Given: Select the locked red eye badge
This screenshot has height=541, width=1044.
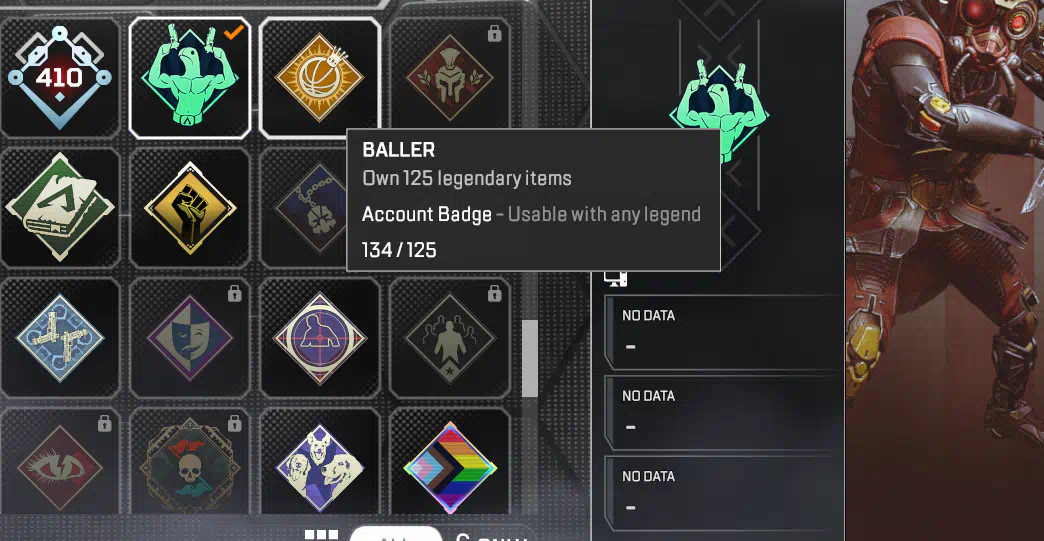Looking at the screenshot, I should coord(59,467).
